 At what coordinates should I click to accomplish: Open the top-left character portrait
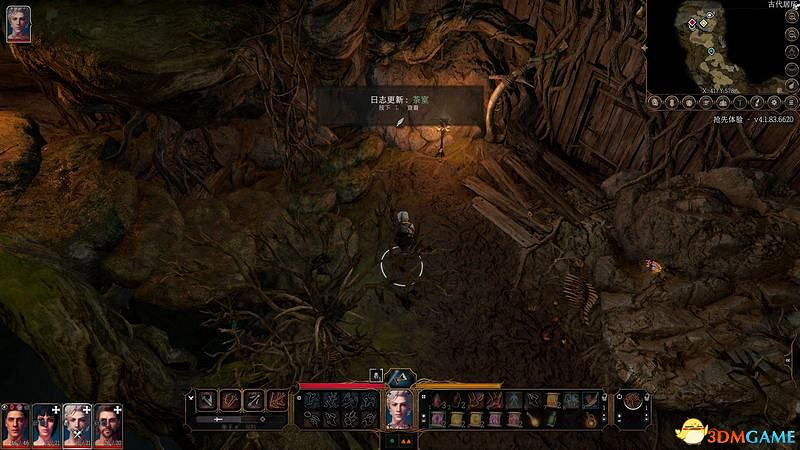[18, 26]
